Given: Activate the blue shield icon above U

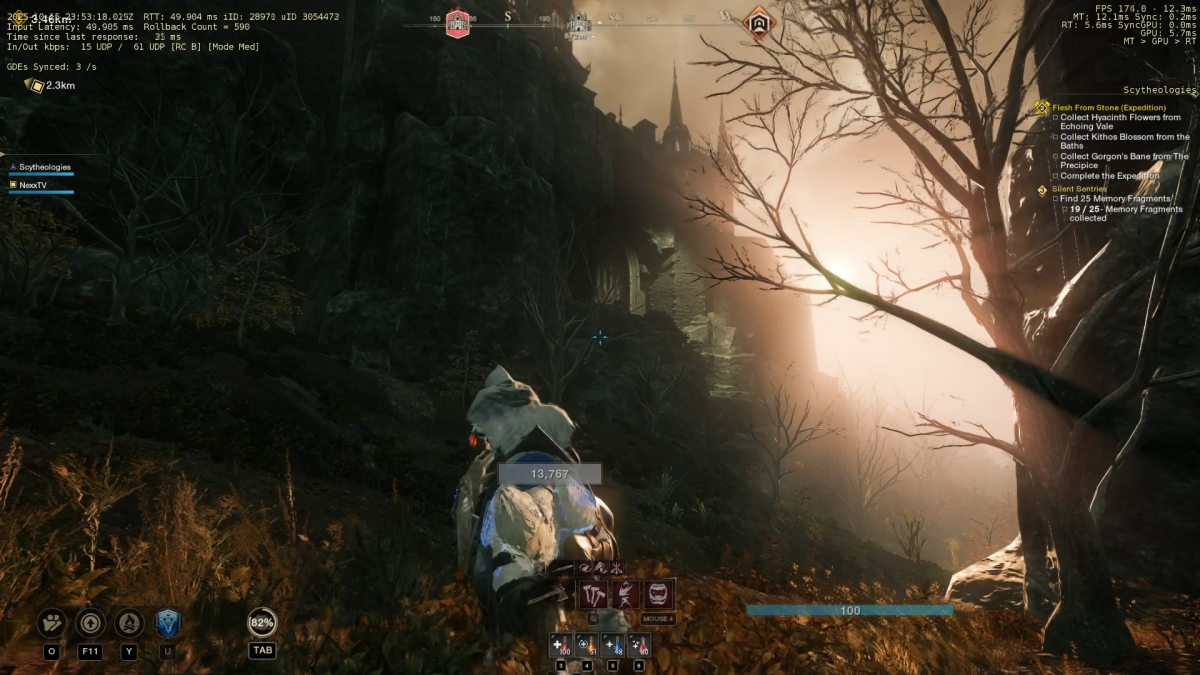Looking at the screenshot, I should click(x=167, y=623).
